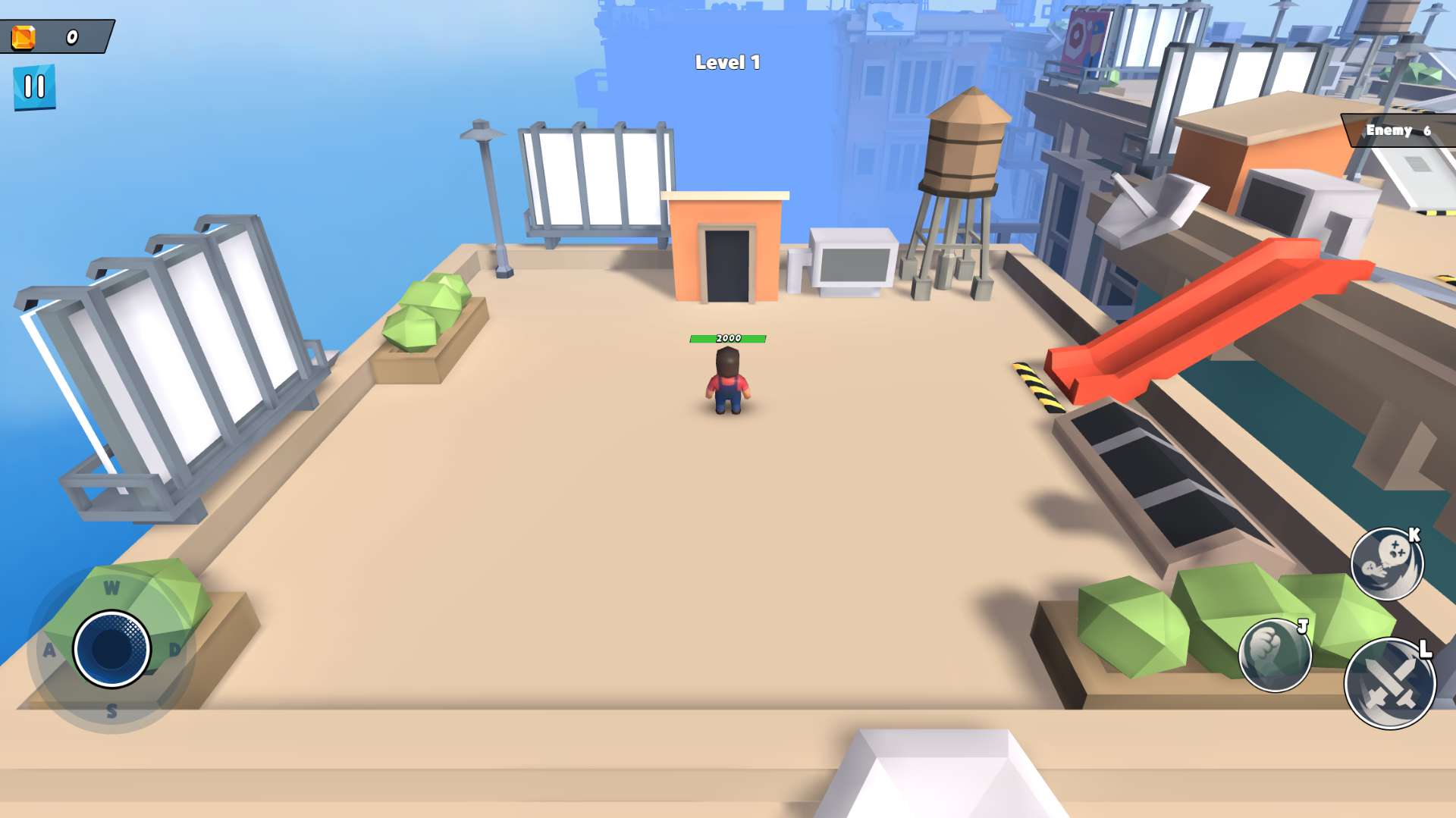Pause the game with the blue button
The image size is (1456, 818).
[34, 87]
